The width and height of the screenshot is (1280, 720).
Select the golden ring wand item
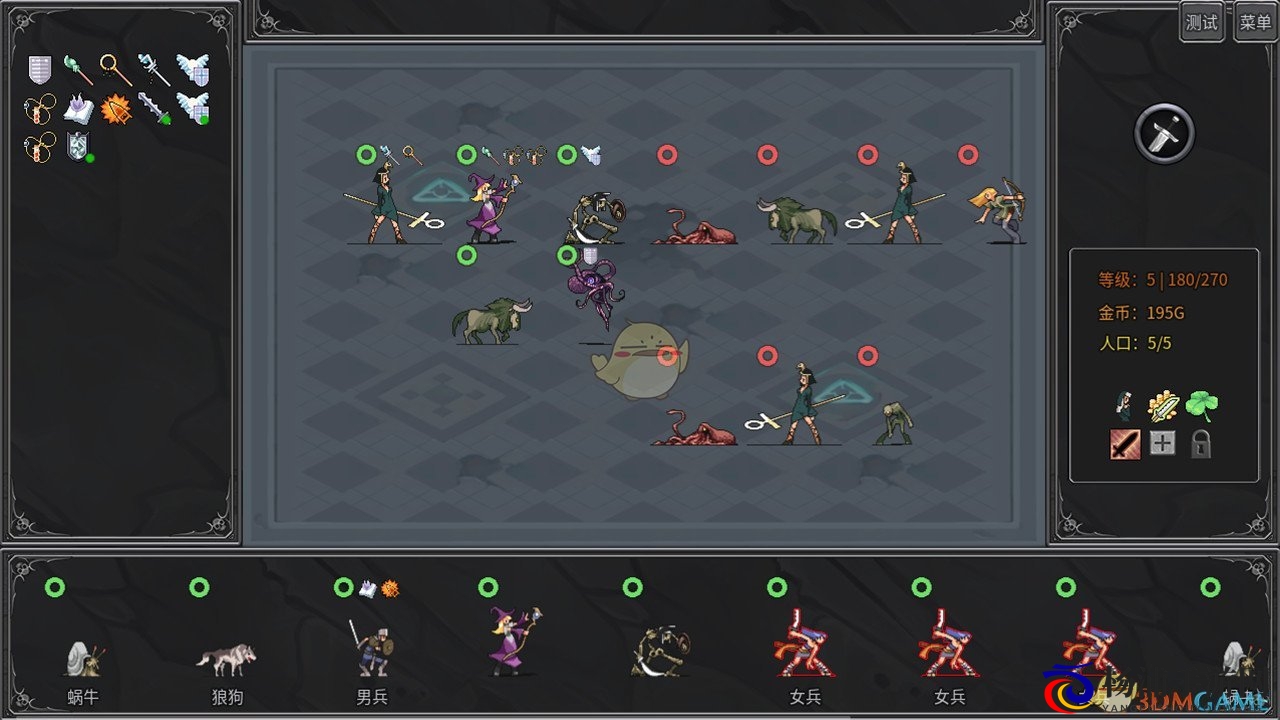click(115, 69)
